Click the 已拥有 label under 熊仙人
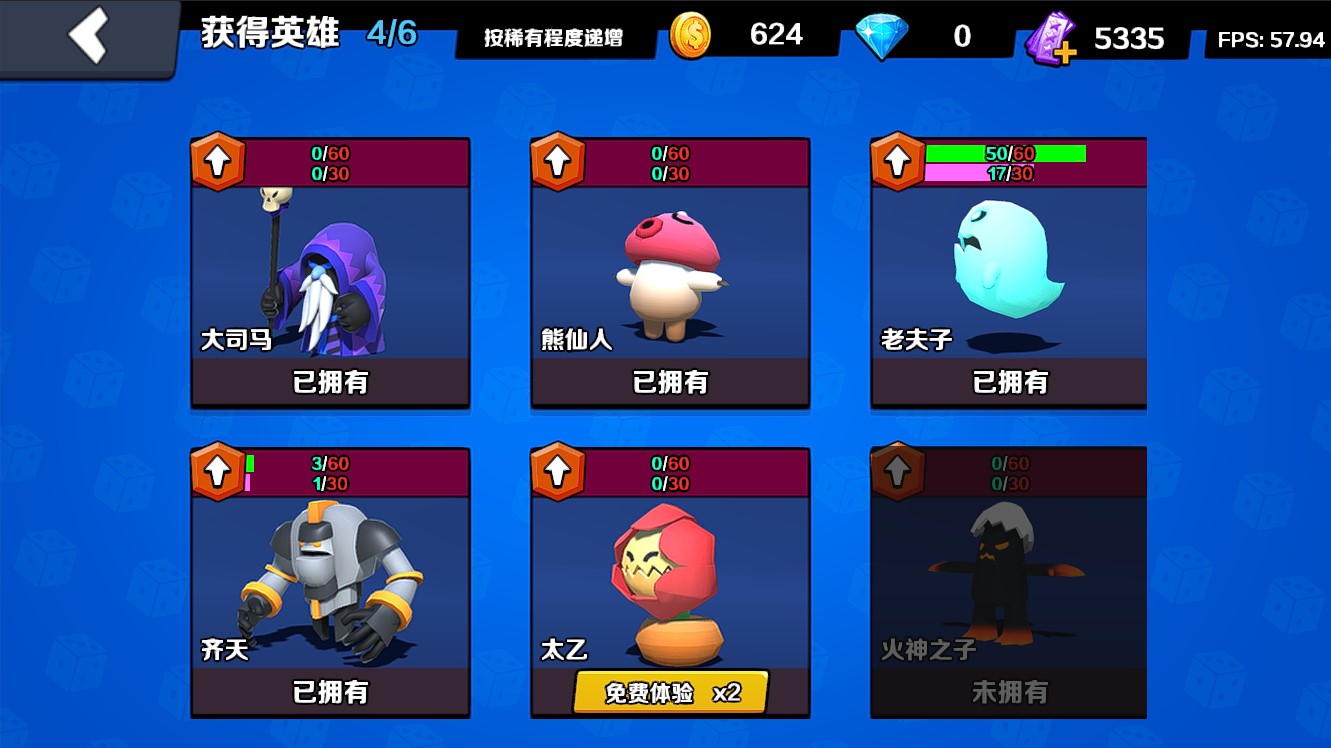 click(668, 382)
